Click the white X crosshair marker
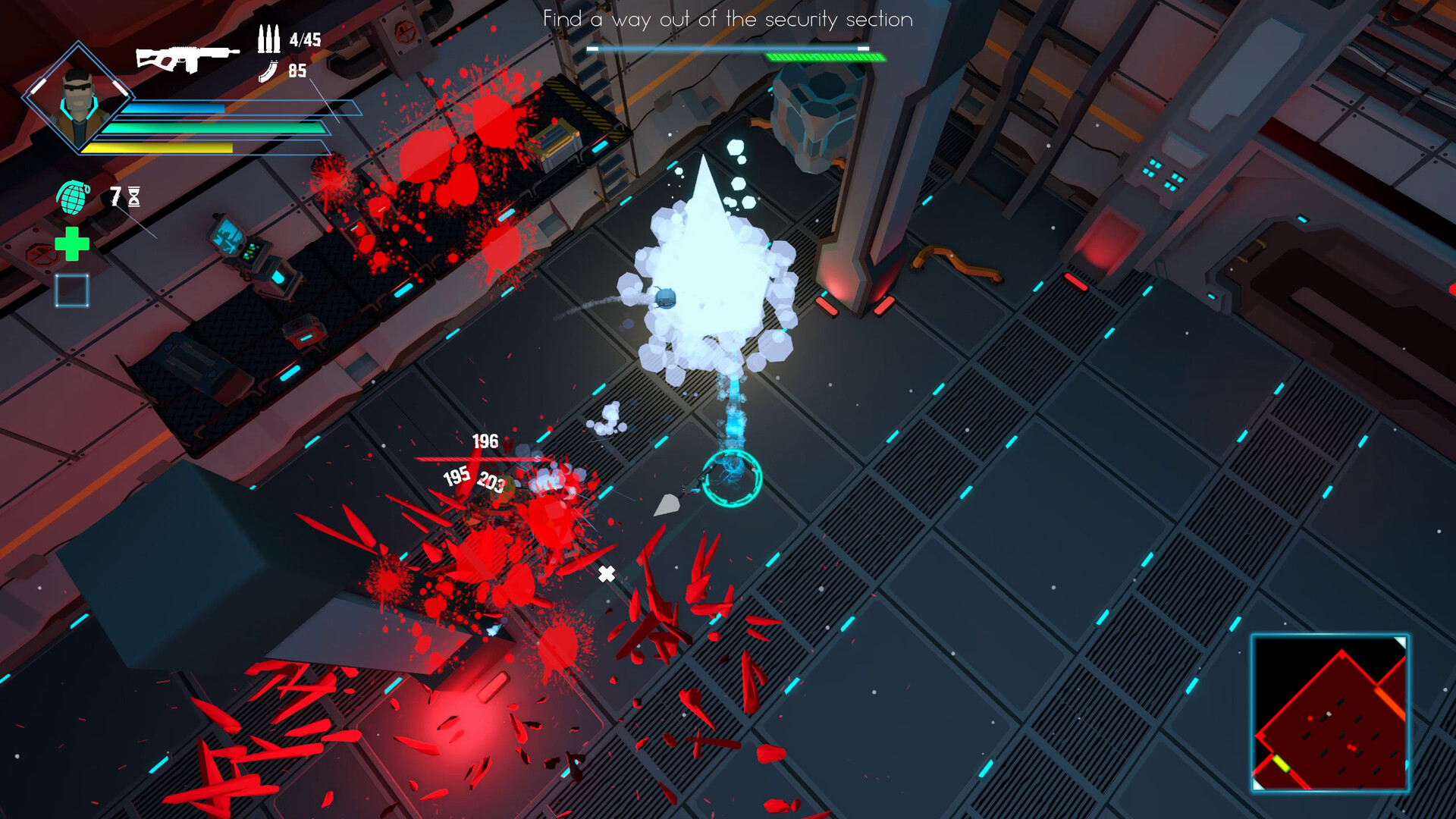The width and height of the screenshot is (1456, 819). click(606, 574)
